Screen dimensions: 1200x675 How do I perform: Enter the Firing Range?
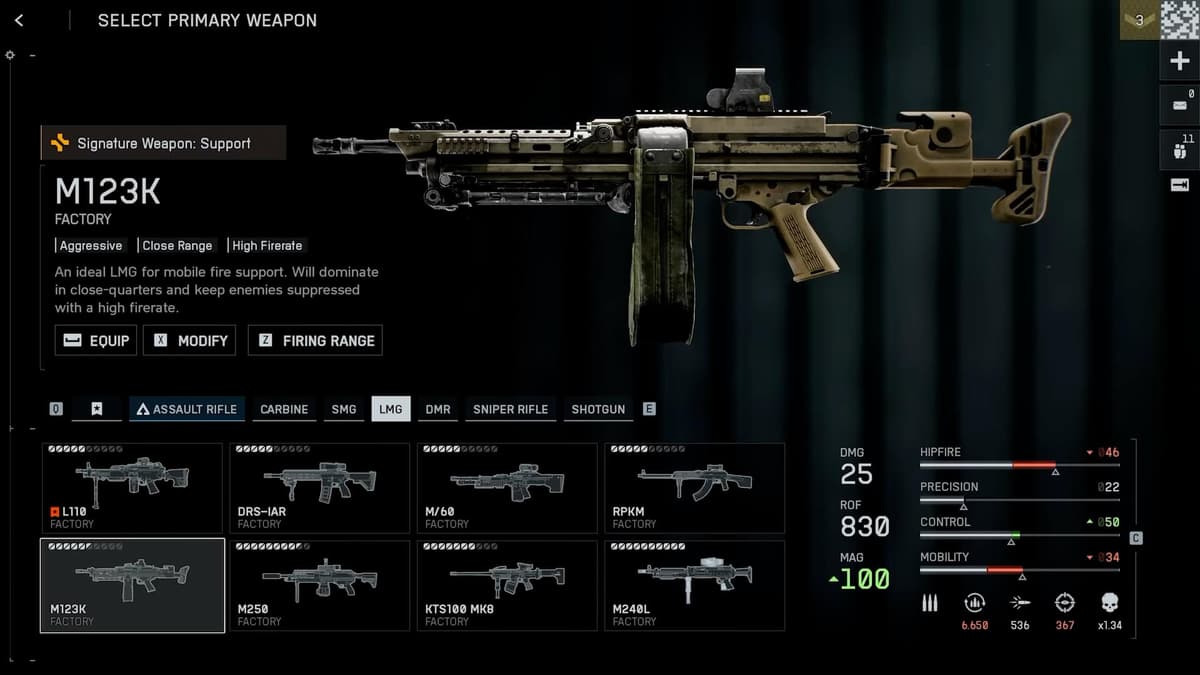tap(315, 340)
